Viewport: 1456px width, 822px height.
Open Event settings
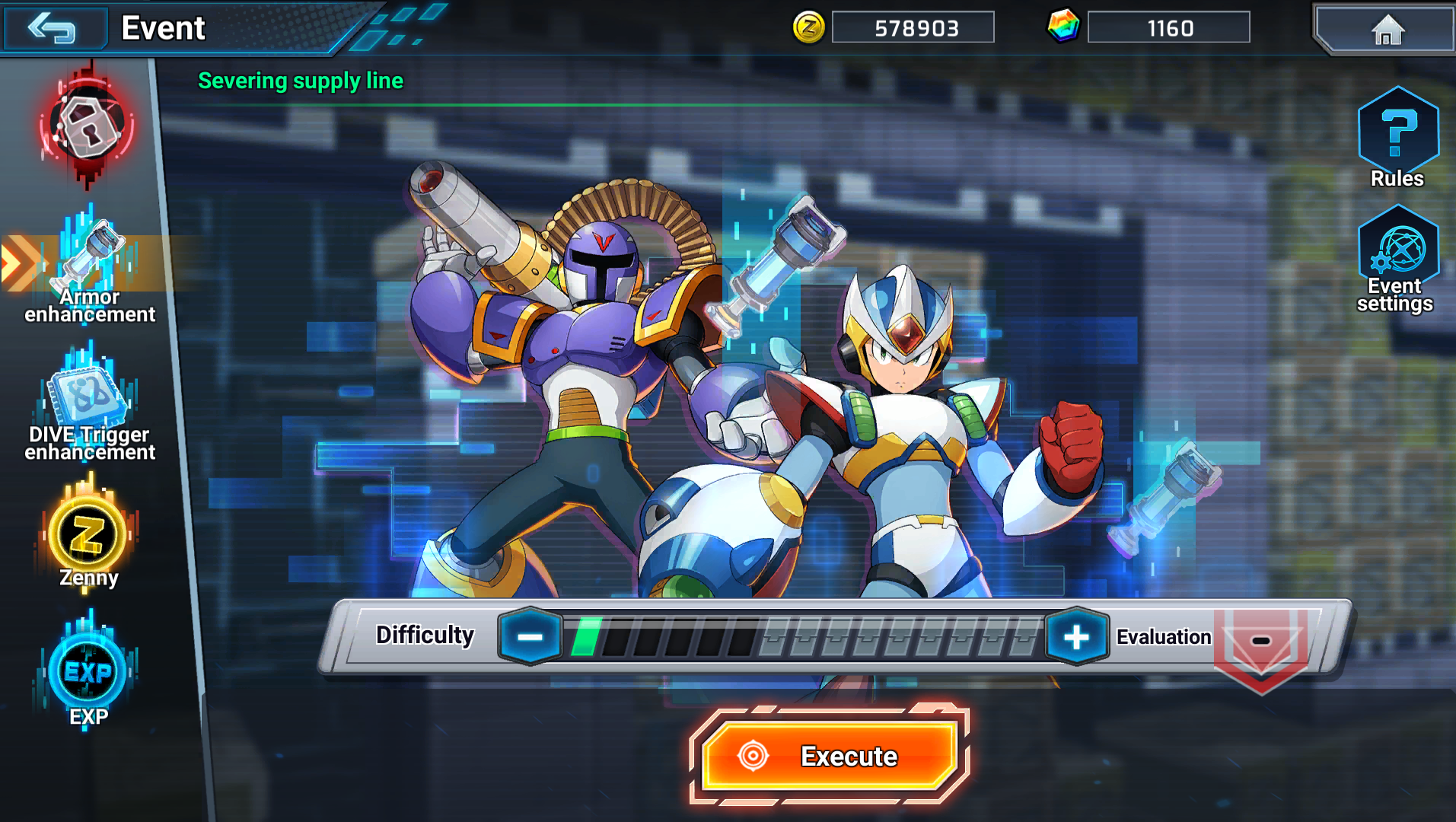[1397, 259]
